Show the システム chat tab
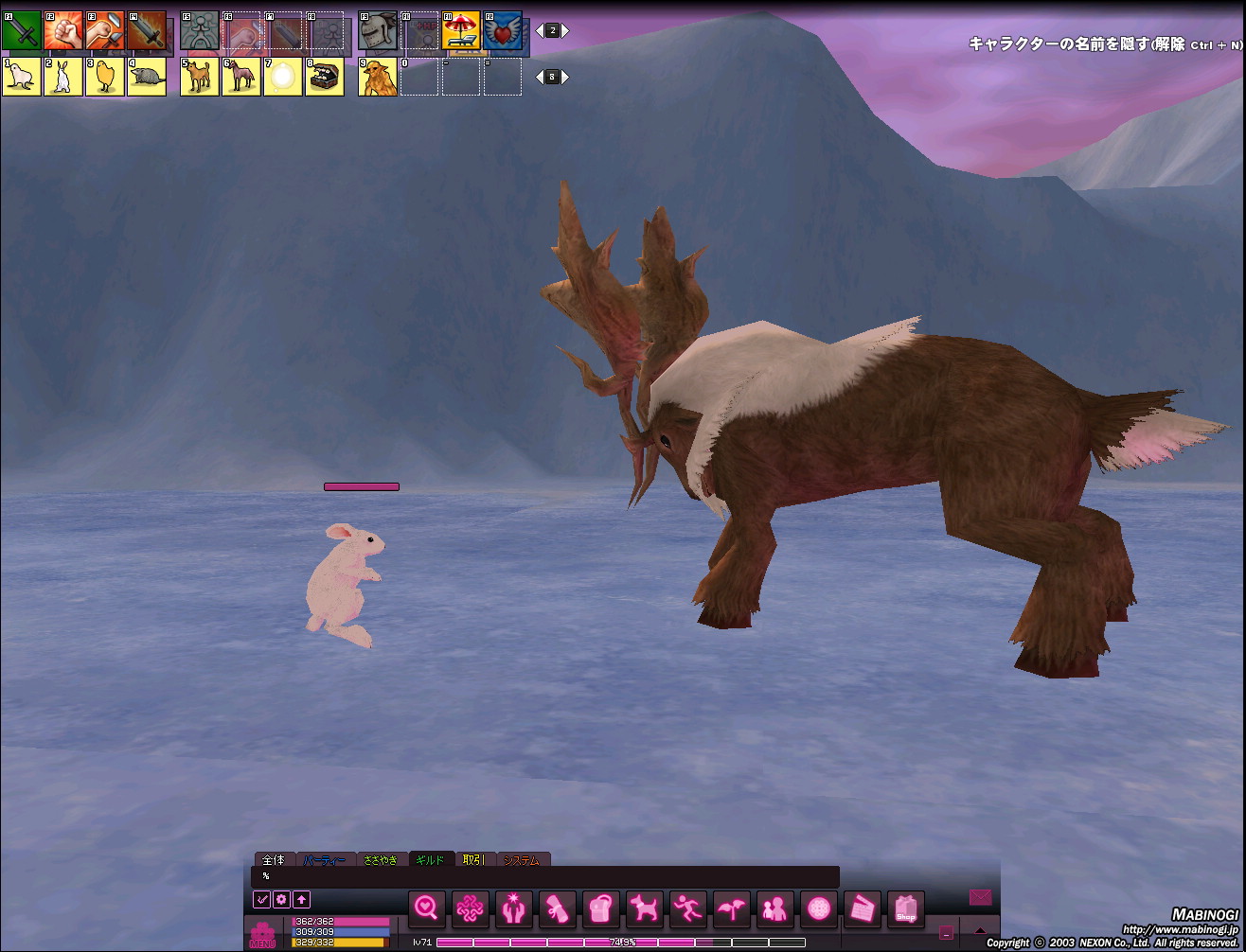 [522, 860]
